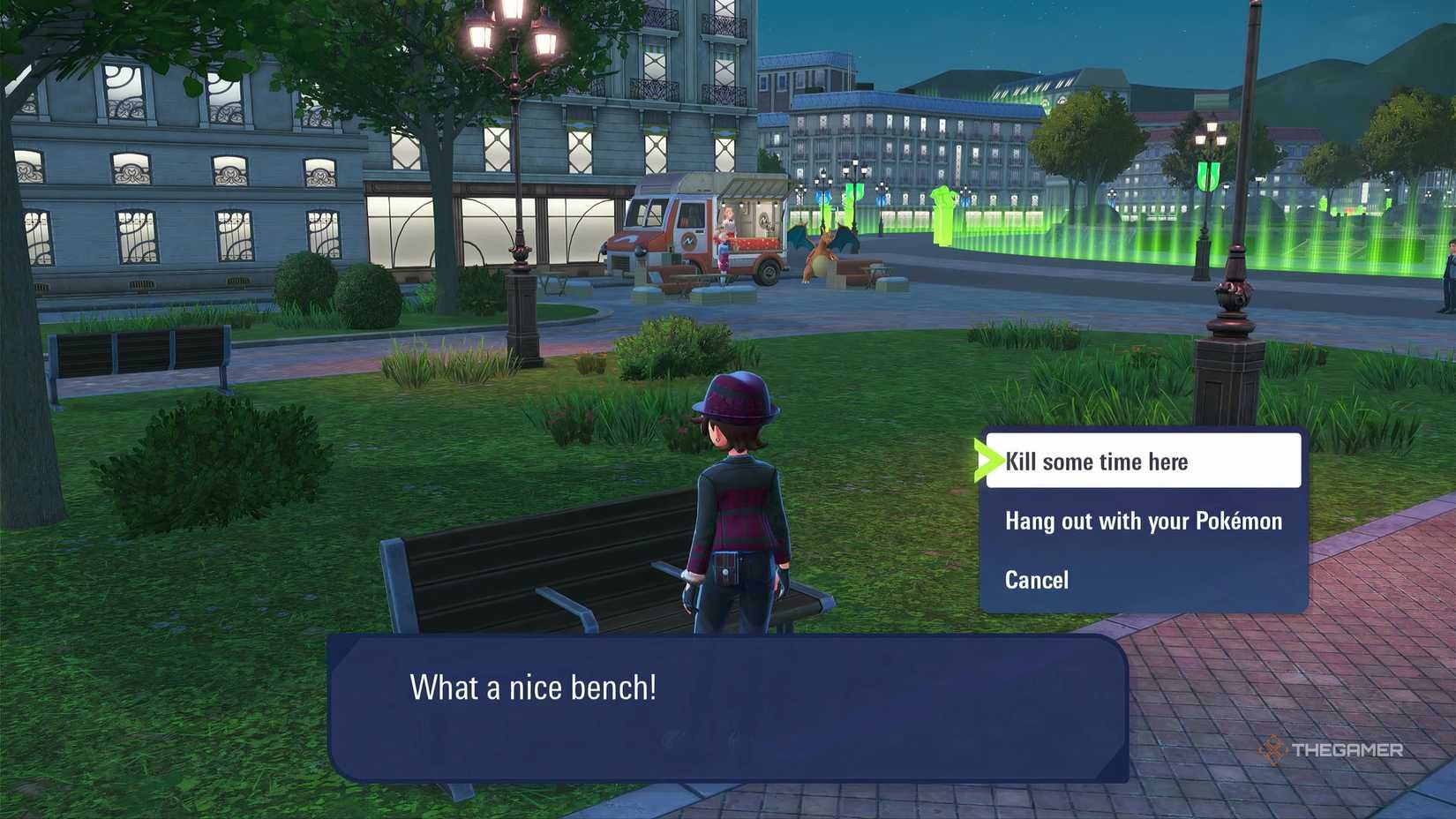
Task: Select the green arrow cursor indicator
Action: pyautogui.click(x=988, y=461)
